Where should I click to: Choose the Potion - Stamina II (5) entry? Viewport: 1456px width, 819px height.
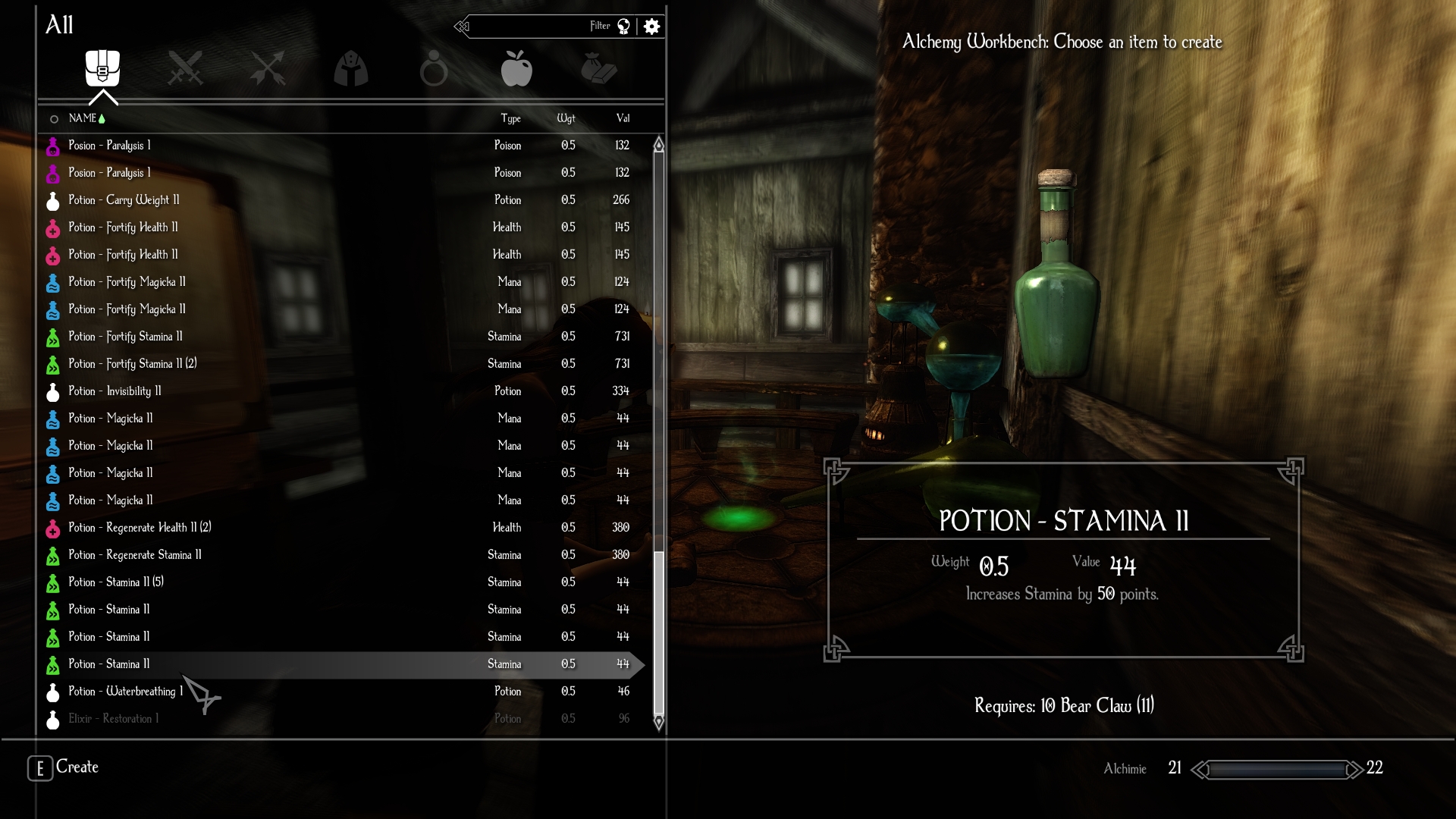coord(116,582)
